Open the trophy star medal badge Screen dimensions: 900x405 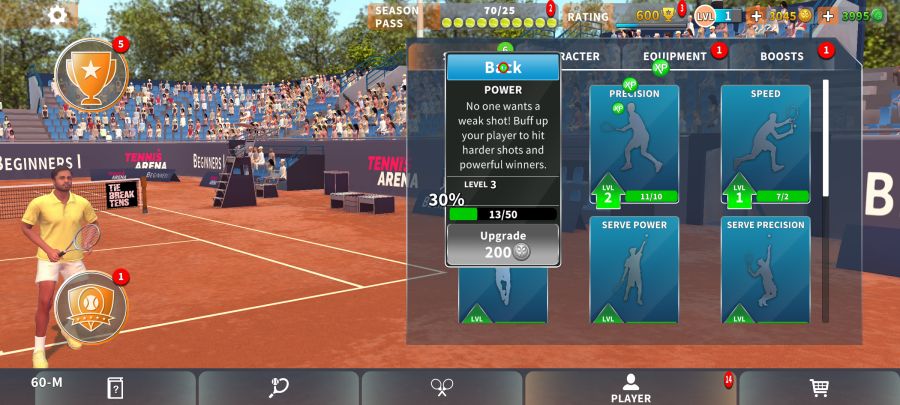pyautogui.click(x=91, y=75)
